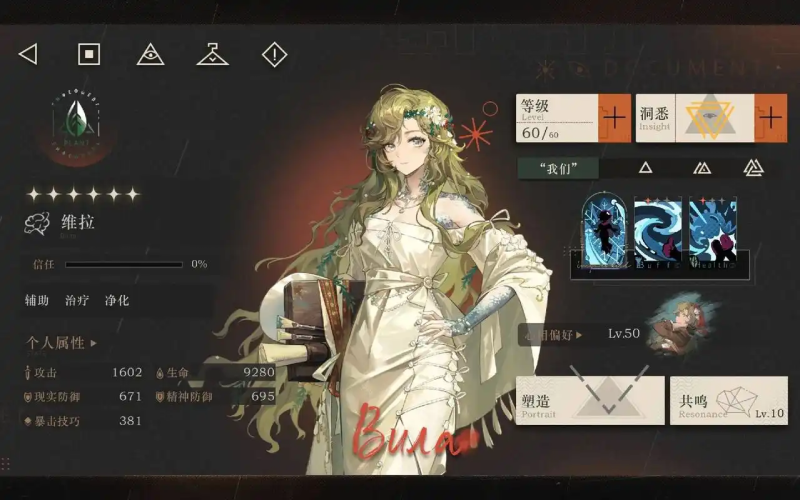Add Insight with the plus button
This screenshot has width=800, height=500.
point(770,118)
